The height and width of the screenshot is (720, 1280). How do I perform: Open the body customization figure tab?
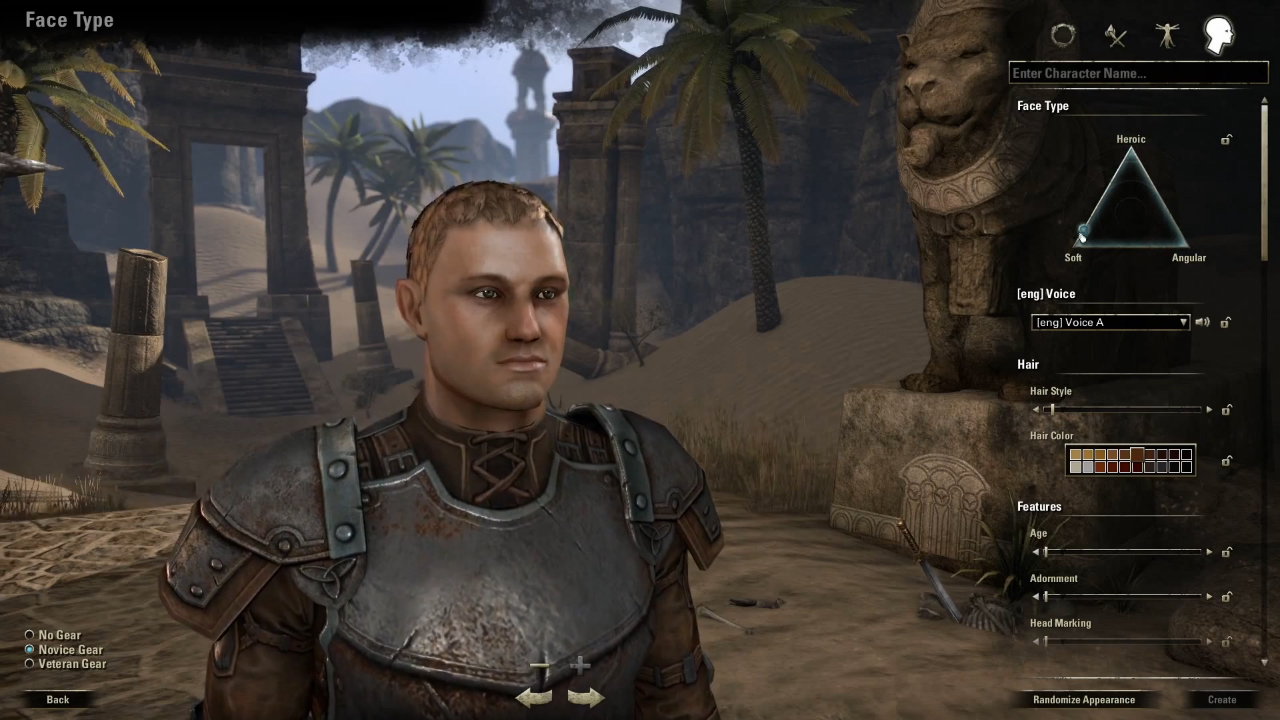(1167, 36)
